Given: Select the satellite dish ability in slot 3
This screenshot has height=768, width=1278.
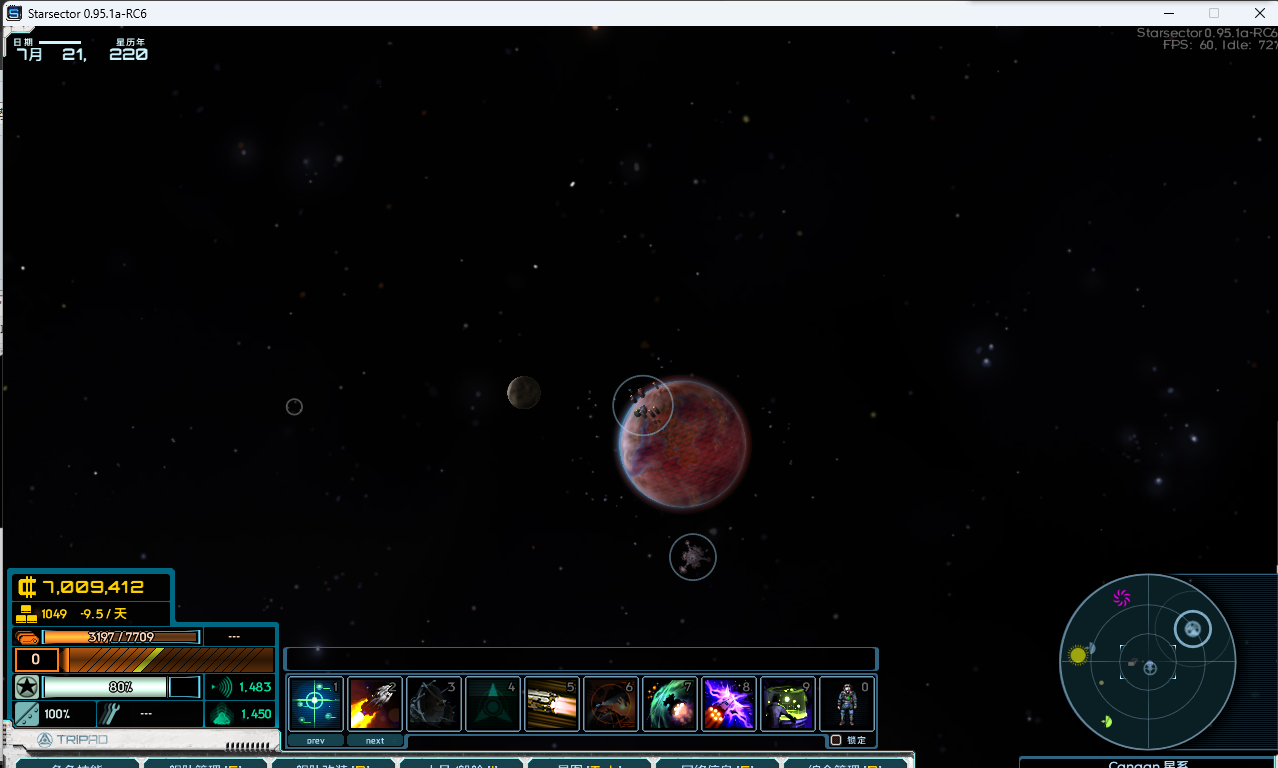Looking at the screenshot, I should coord(434,704).
